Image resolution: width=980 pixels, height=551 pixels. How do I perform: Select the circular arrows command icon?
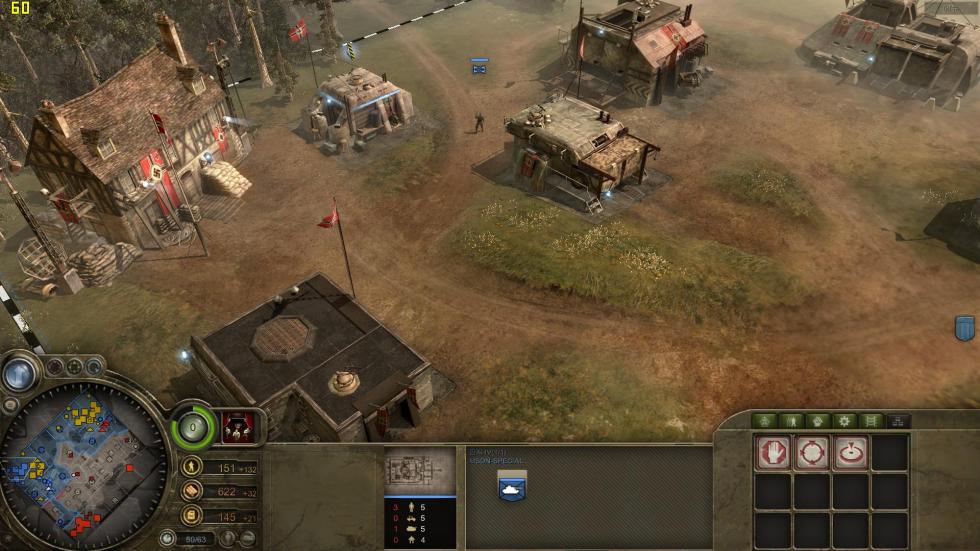pos(811,453)
